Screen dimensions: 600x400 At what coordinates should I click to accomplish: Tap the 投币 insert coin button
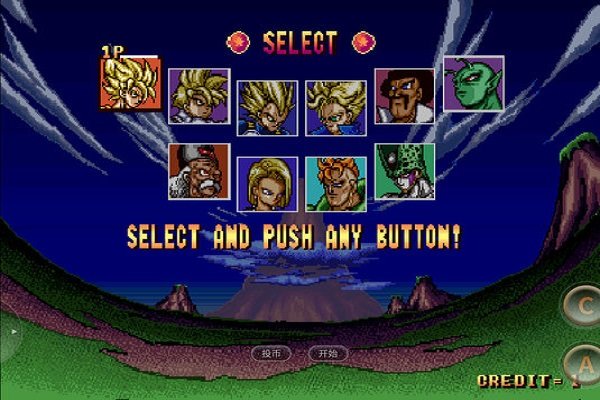click(x=271, y=353)
